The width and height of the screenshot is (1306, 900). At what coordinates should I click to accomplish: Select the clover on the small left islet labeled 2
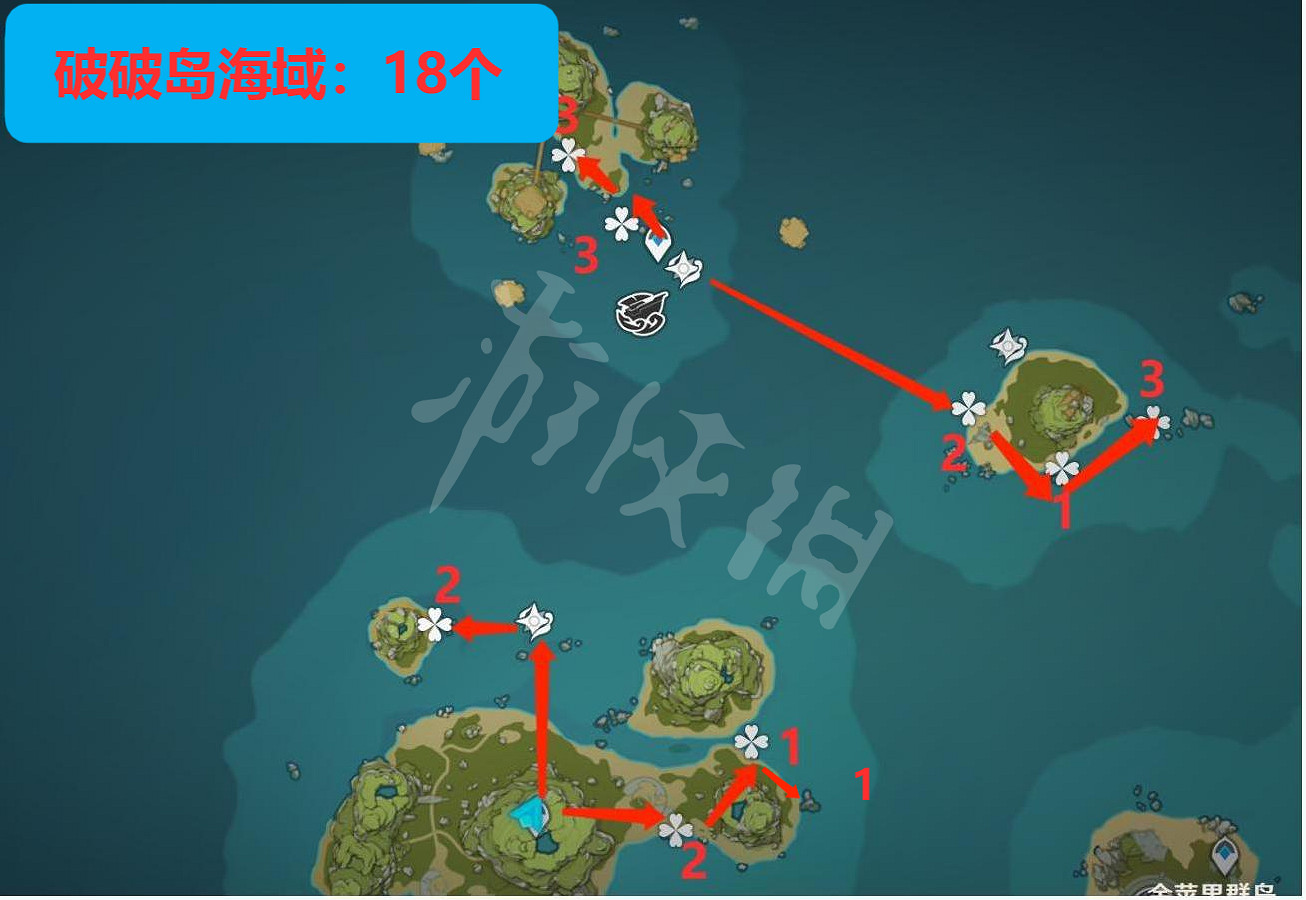[x=434, y=623]
